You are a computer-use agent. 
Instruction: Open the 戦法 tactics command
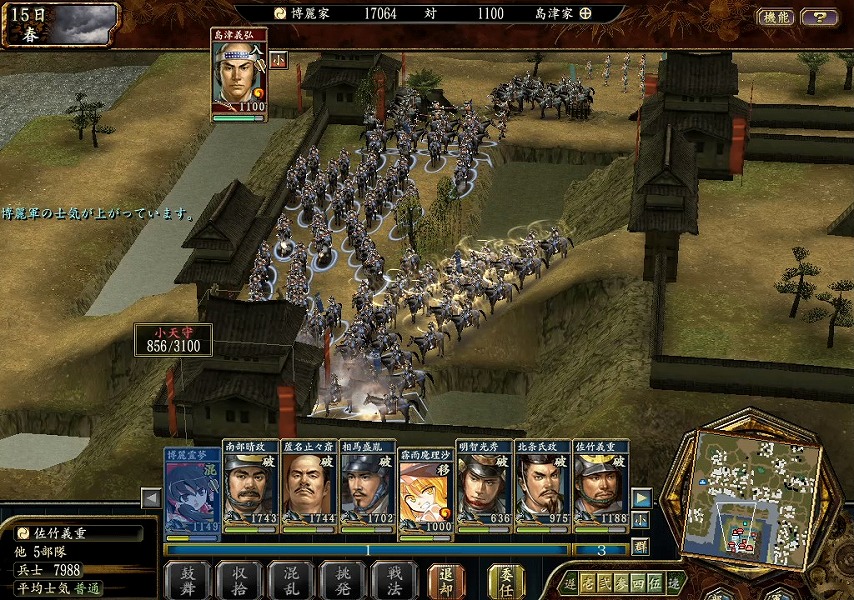(394, 580)
